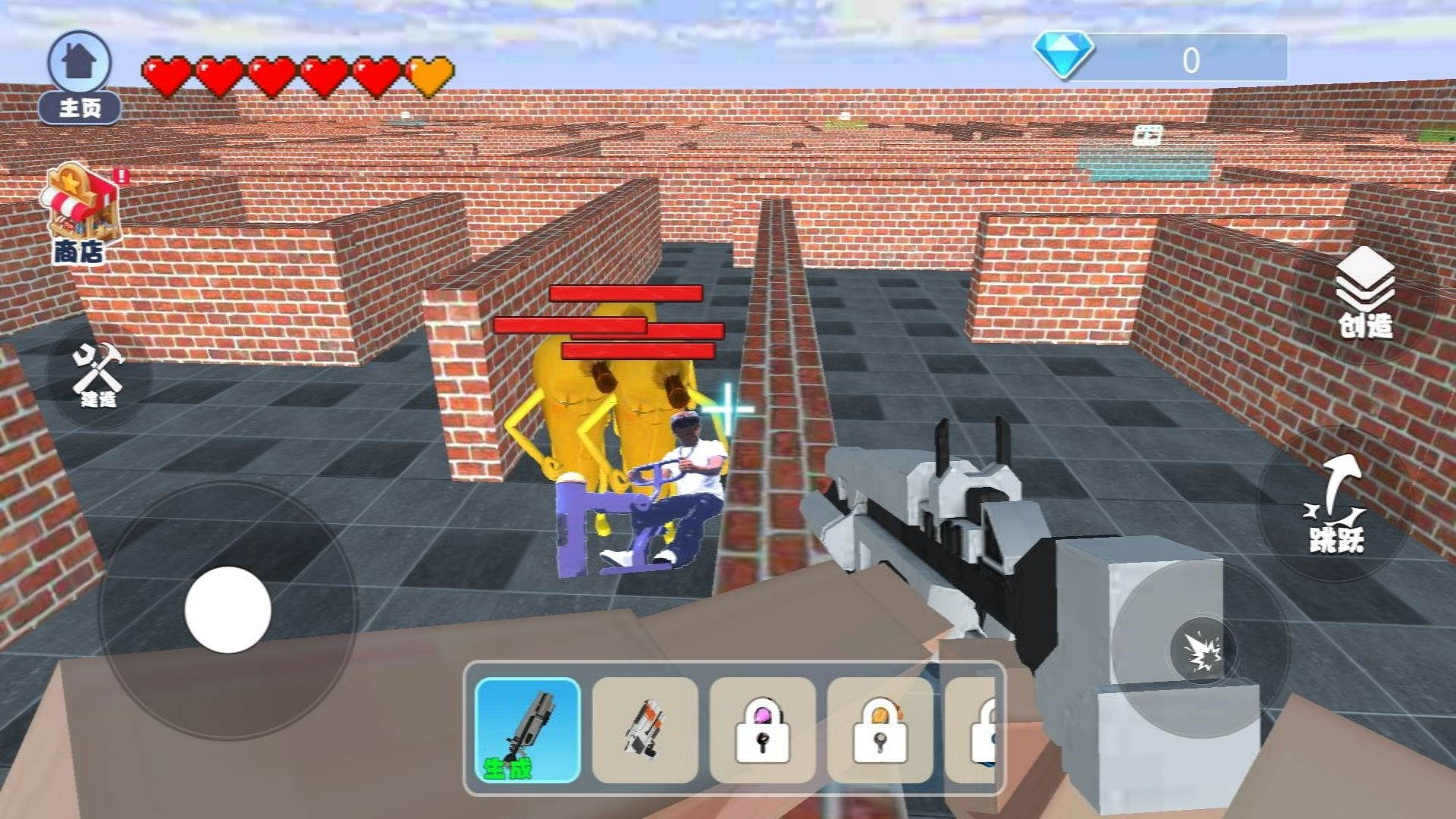This screenshot has height=819, width=1456.
Task: Choose the white-and-orange gun hotbar slot
Action: coord(645,730)
